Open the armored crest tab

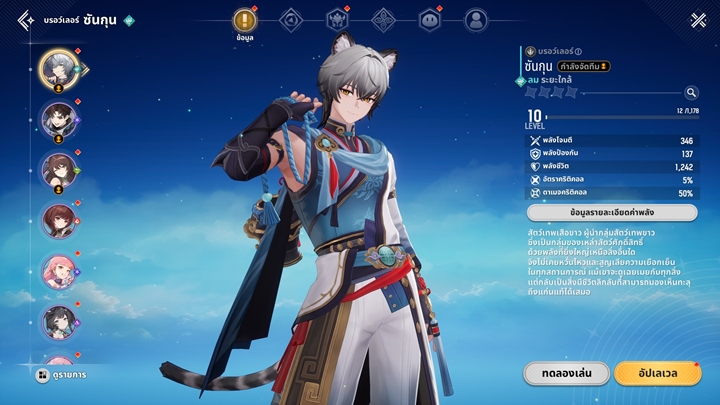click(338, 20)
